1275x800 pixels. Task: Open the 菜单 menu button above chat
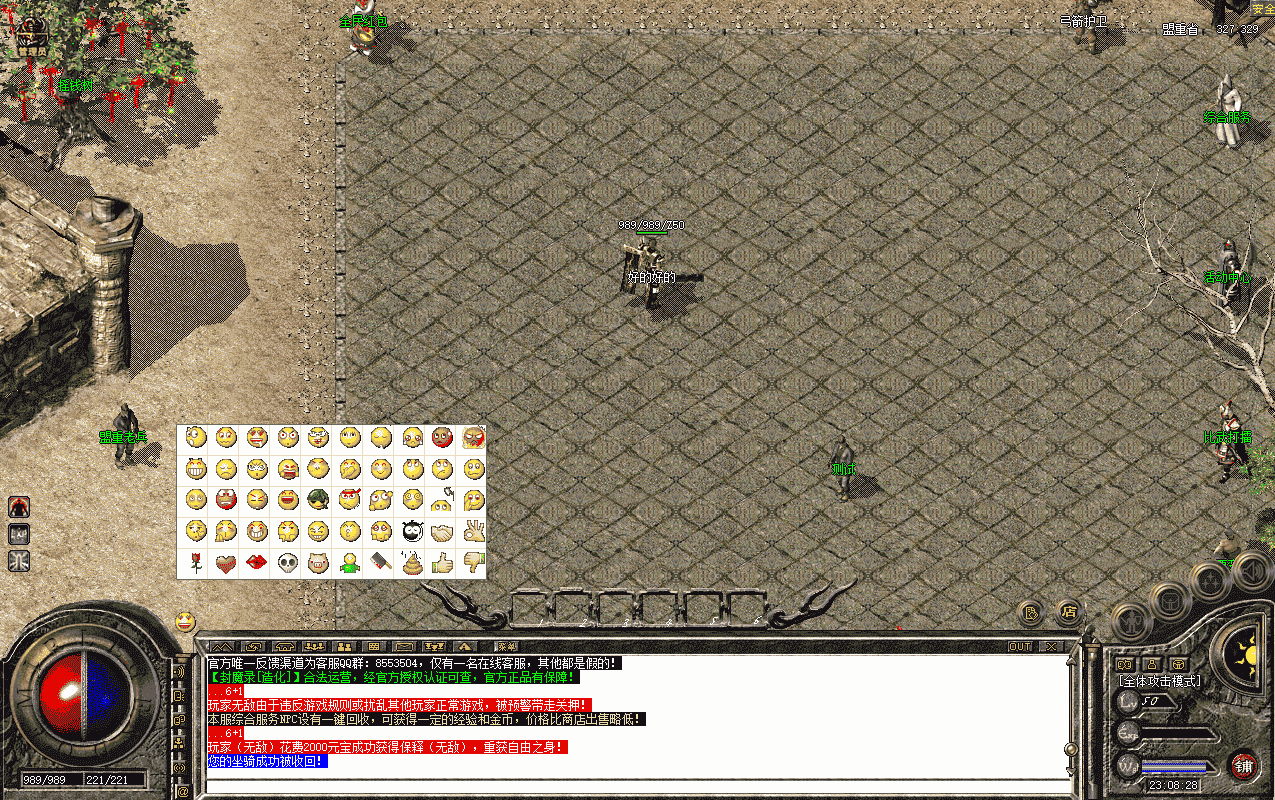(x=507, y=646)
